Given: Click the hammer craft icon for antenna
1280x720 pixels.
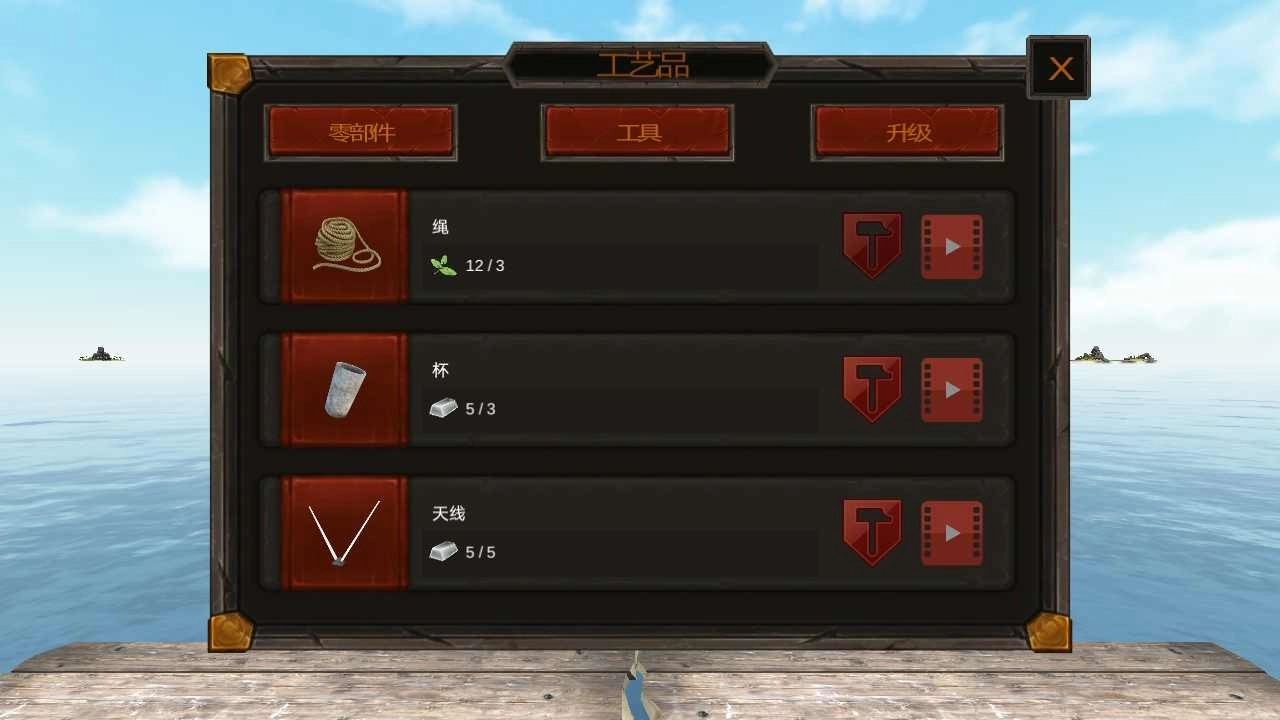Looking at the screenshot, I should coord(871,532).
